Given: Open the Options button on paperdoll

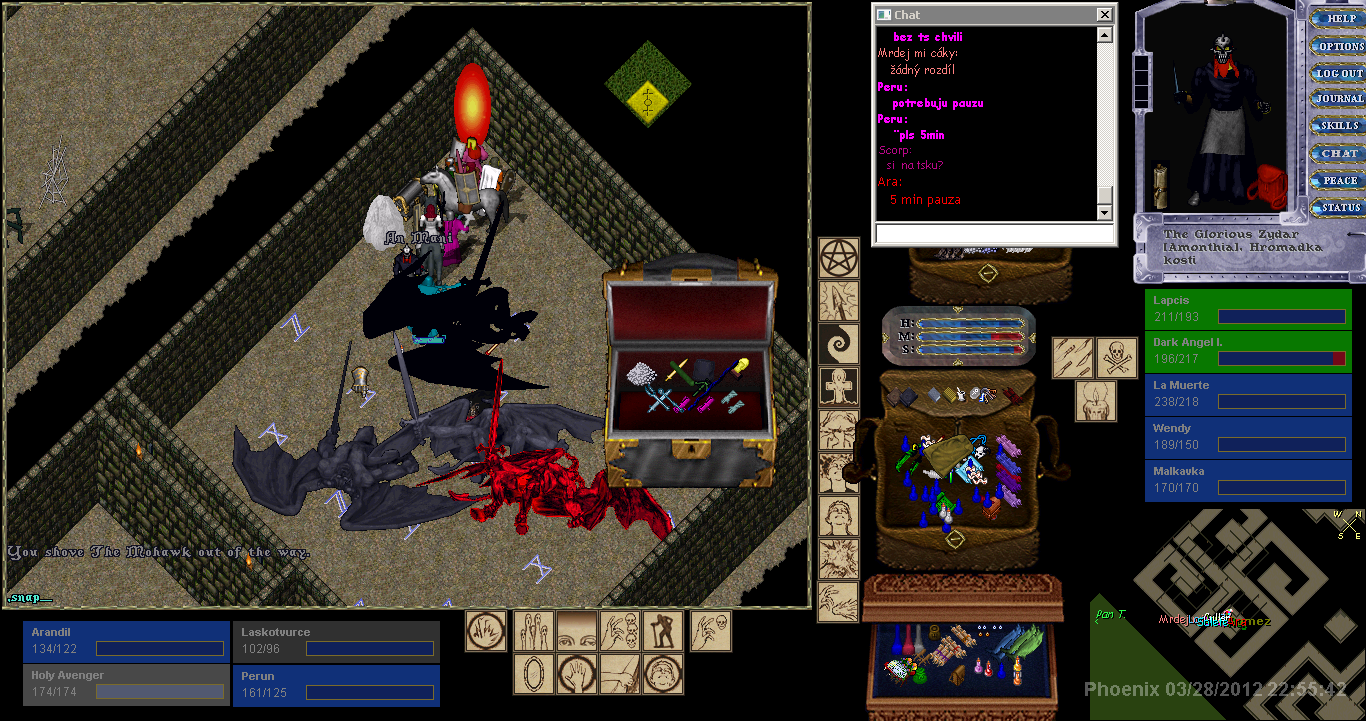Looking at the screenshot, I should tap(1340, 46).
